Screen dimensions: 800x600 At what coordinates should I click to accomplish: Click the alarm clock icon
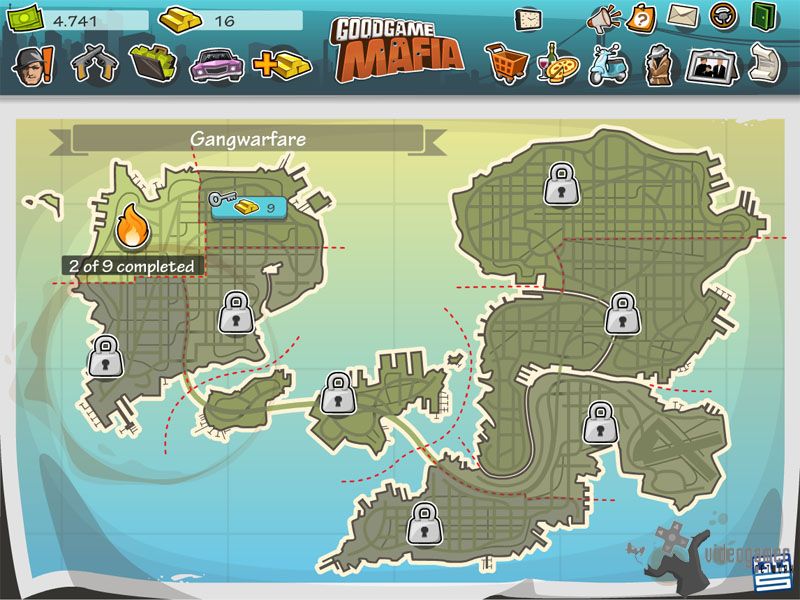pyautogui.click(x=527, y=18)
